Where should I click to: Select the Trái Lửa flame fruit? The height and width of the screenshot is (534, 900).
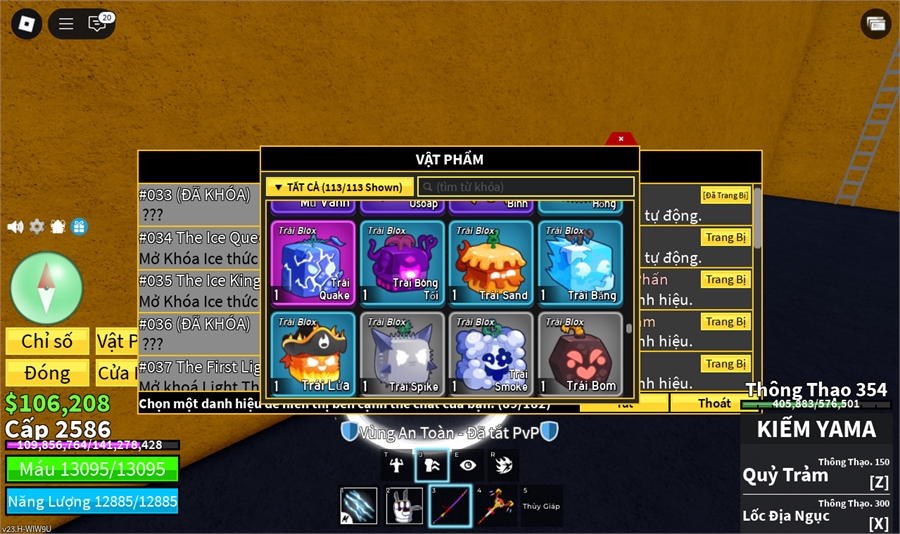312,353
